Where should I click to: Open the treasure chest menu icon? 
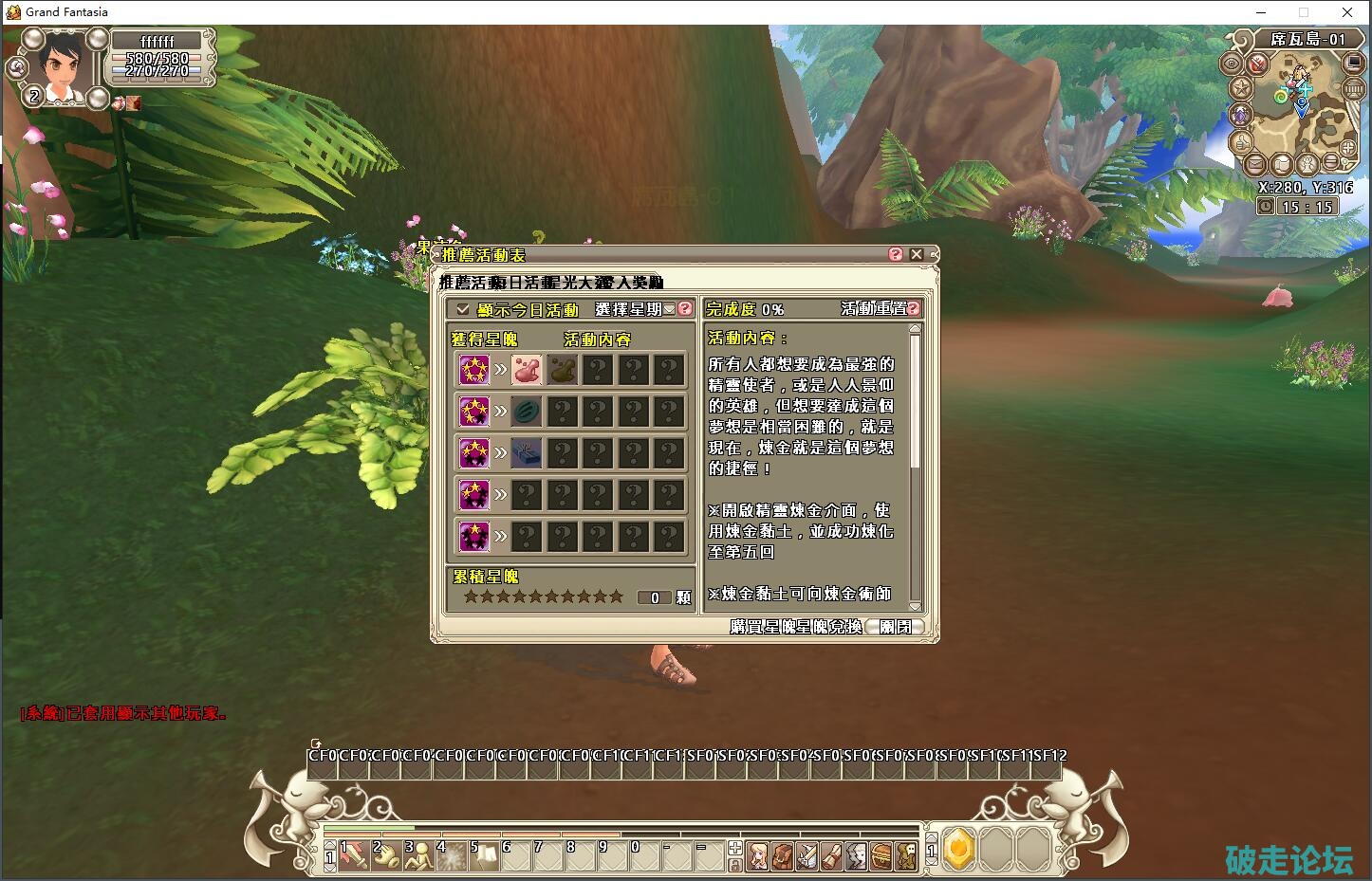pyautogui.click(x=881, y=856)
